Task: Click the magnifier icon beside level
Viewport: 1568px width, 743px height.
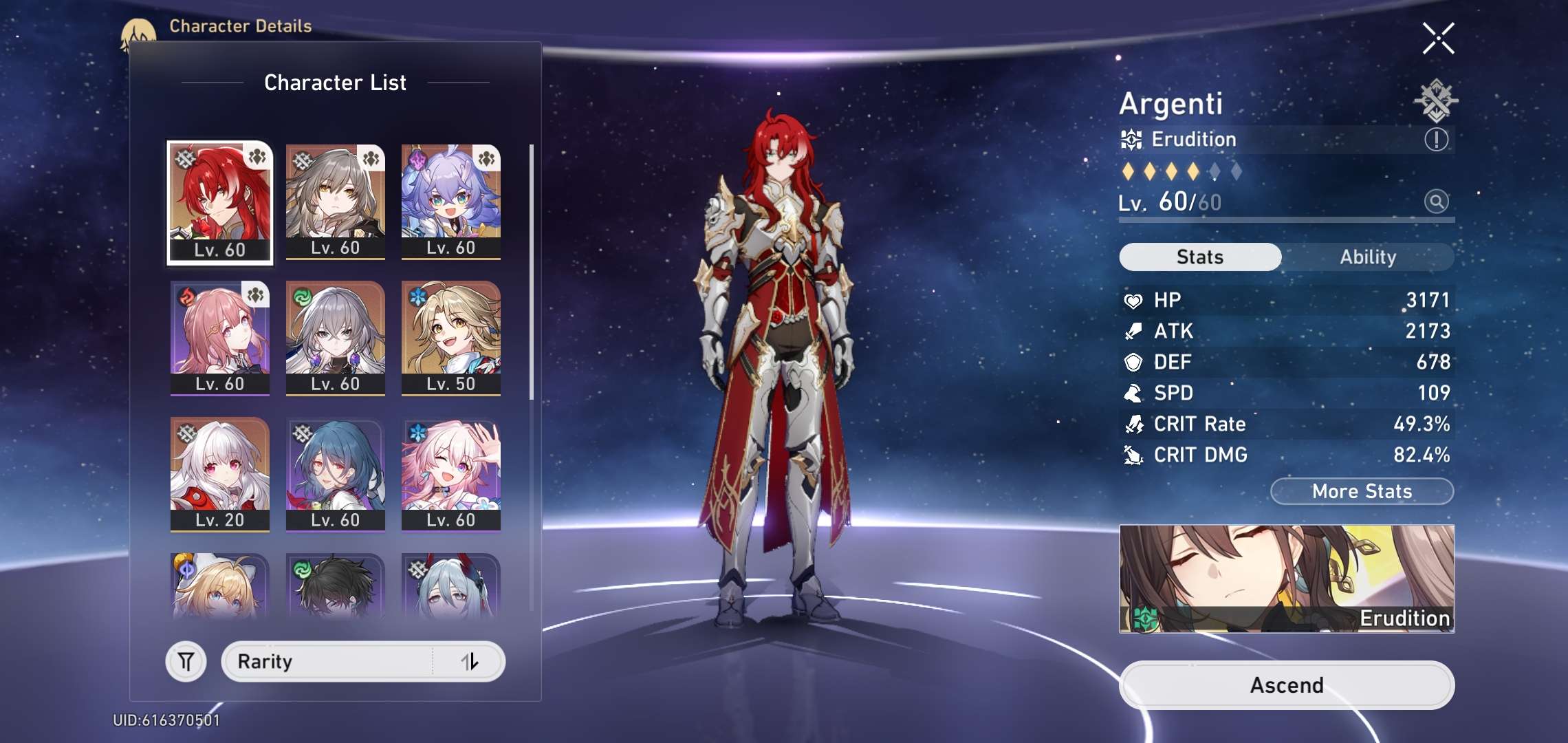Action: pos(1436,202)
